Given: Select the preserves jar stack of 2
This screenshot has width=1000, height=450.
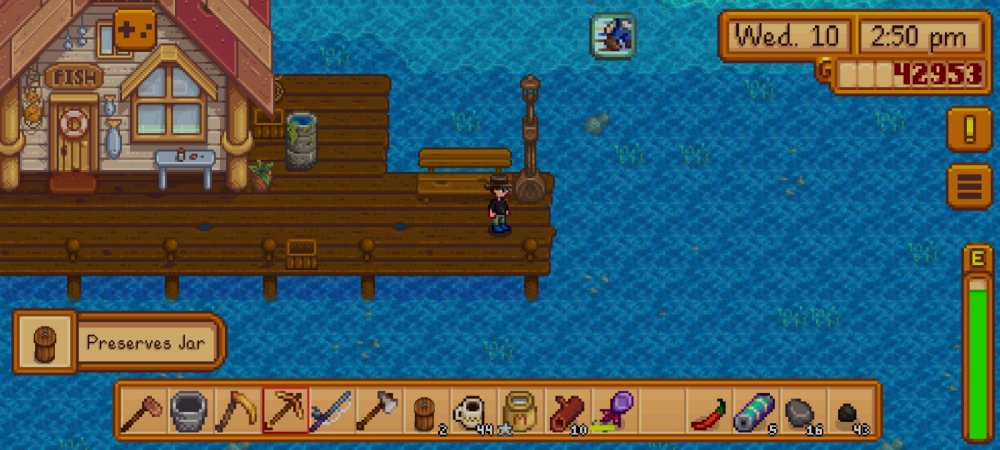Looking at the screenshot, I should click(425, 410).
